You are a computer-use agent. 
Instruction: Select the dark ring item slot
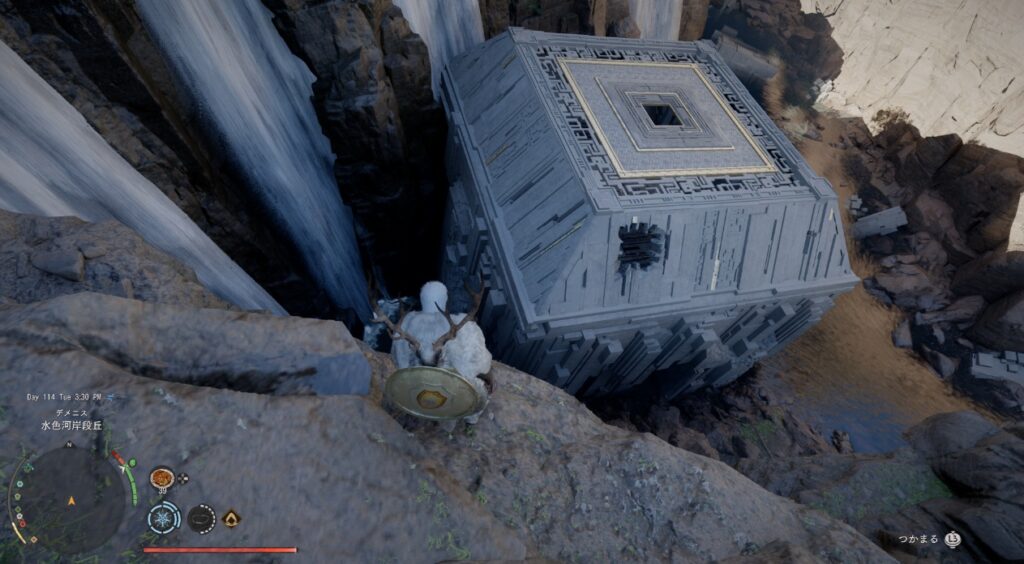coord(201,518)
